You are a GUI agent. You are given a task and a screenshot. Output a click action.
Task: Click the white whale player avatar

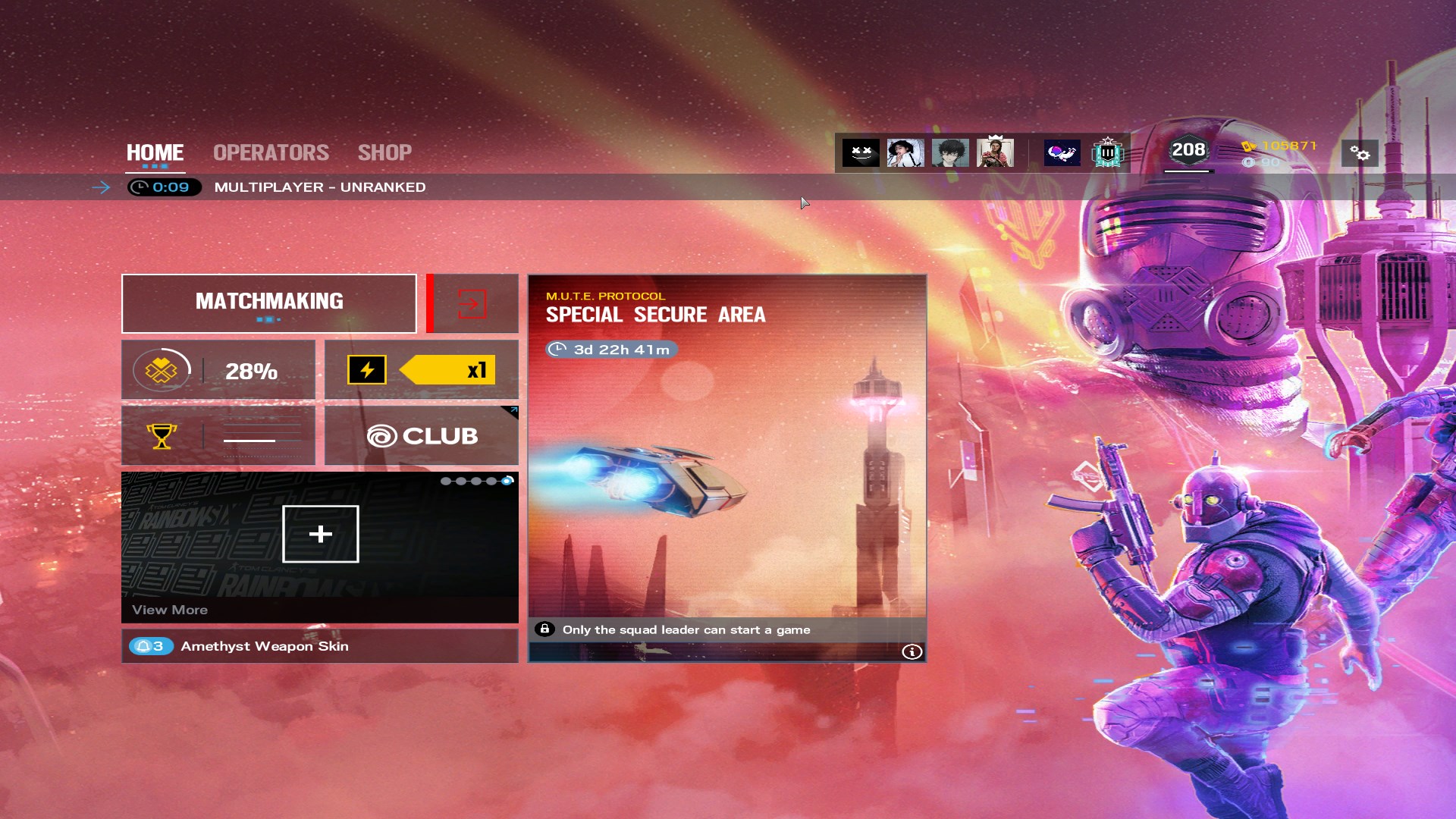(1062, 153)
